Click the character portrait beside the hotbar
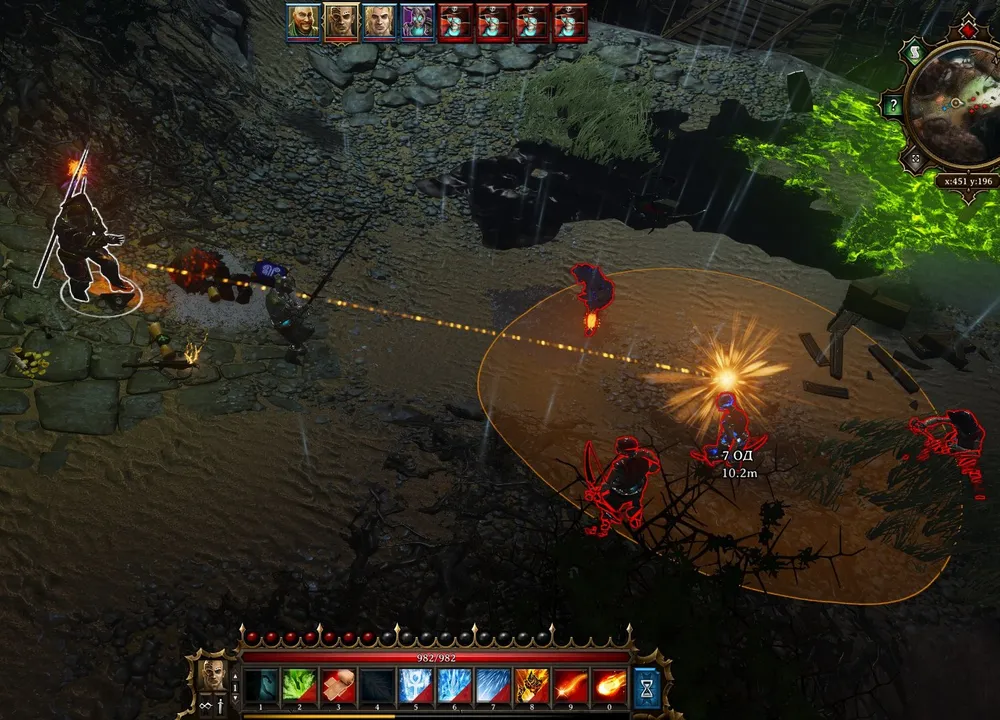The height and width of the screenshot is (720, 1000). point(212,675)
